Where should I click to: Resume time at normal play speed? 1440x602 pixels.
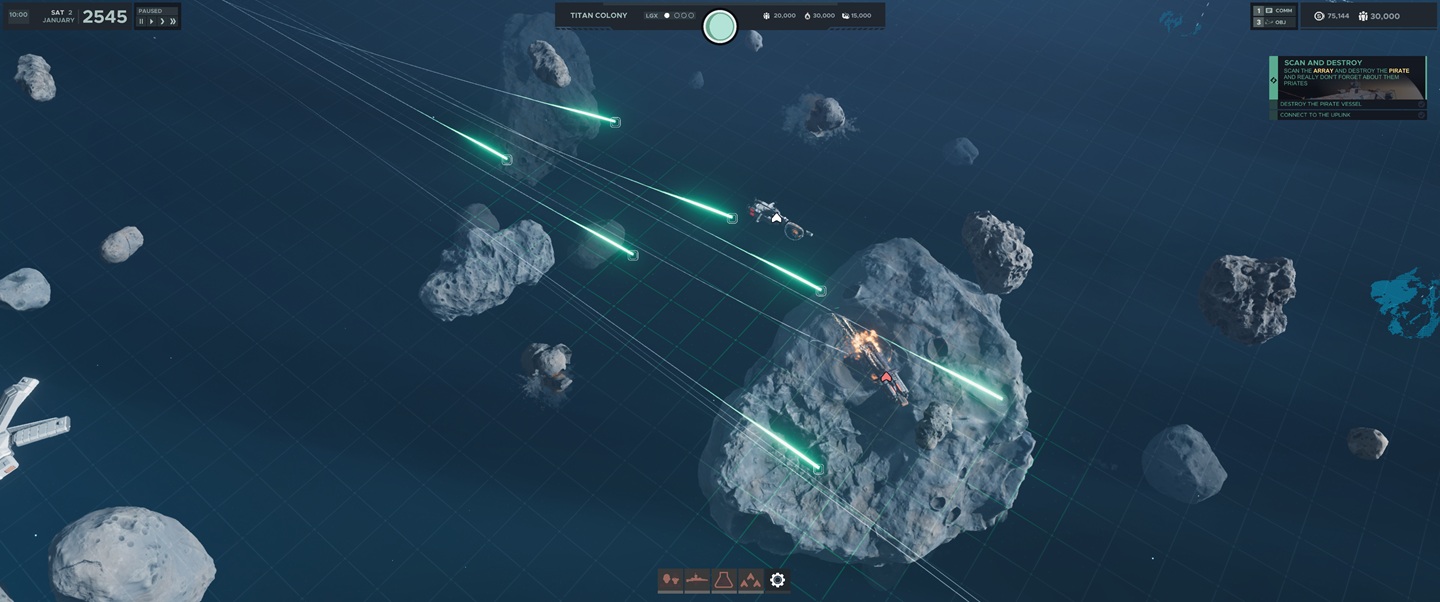[x=151, y=21]
